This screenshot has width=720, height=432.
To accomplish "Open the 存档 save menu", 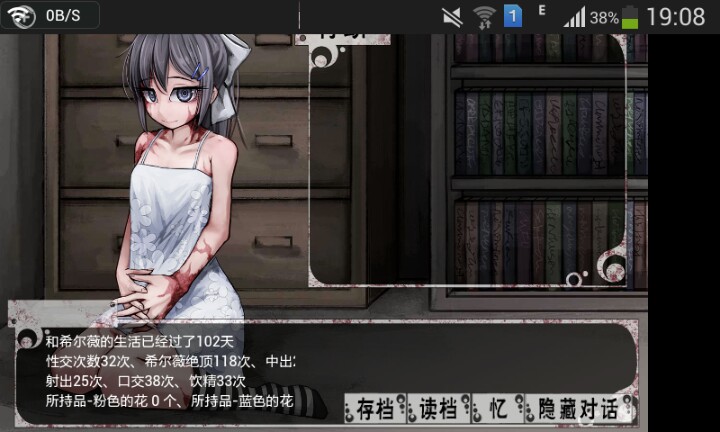I will coord(375,408).
